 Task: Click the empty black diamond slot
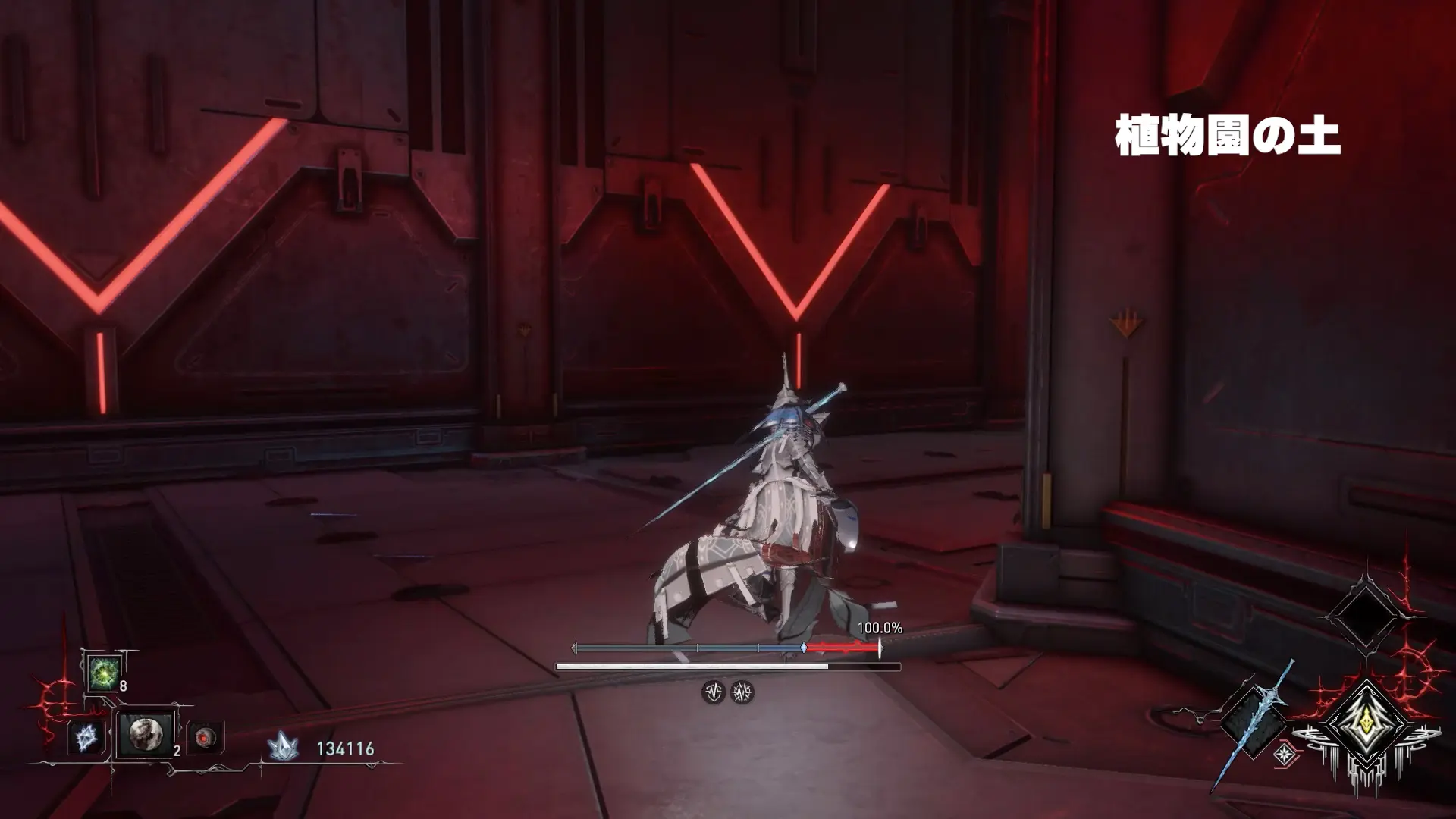(x=1363, y=614)
